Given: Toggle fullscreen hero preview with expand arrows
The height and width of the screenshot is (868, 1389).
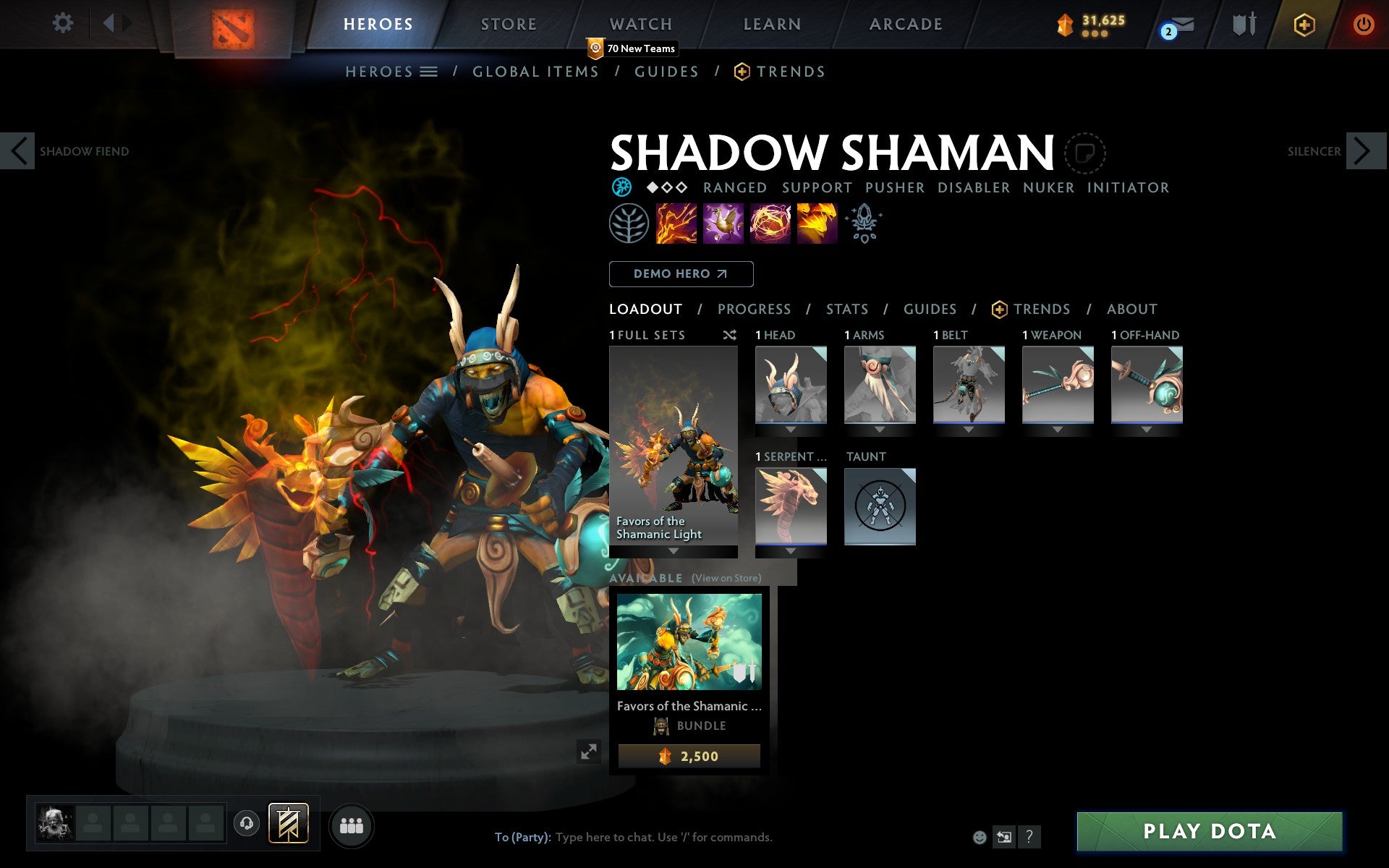Looking at the screenshot, I should pyautogui.click(x=590, y=752).
